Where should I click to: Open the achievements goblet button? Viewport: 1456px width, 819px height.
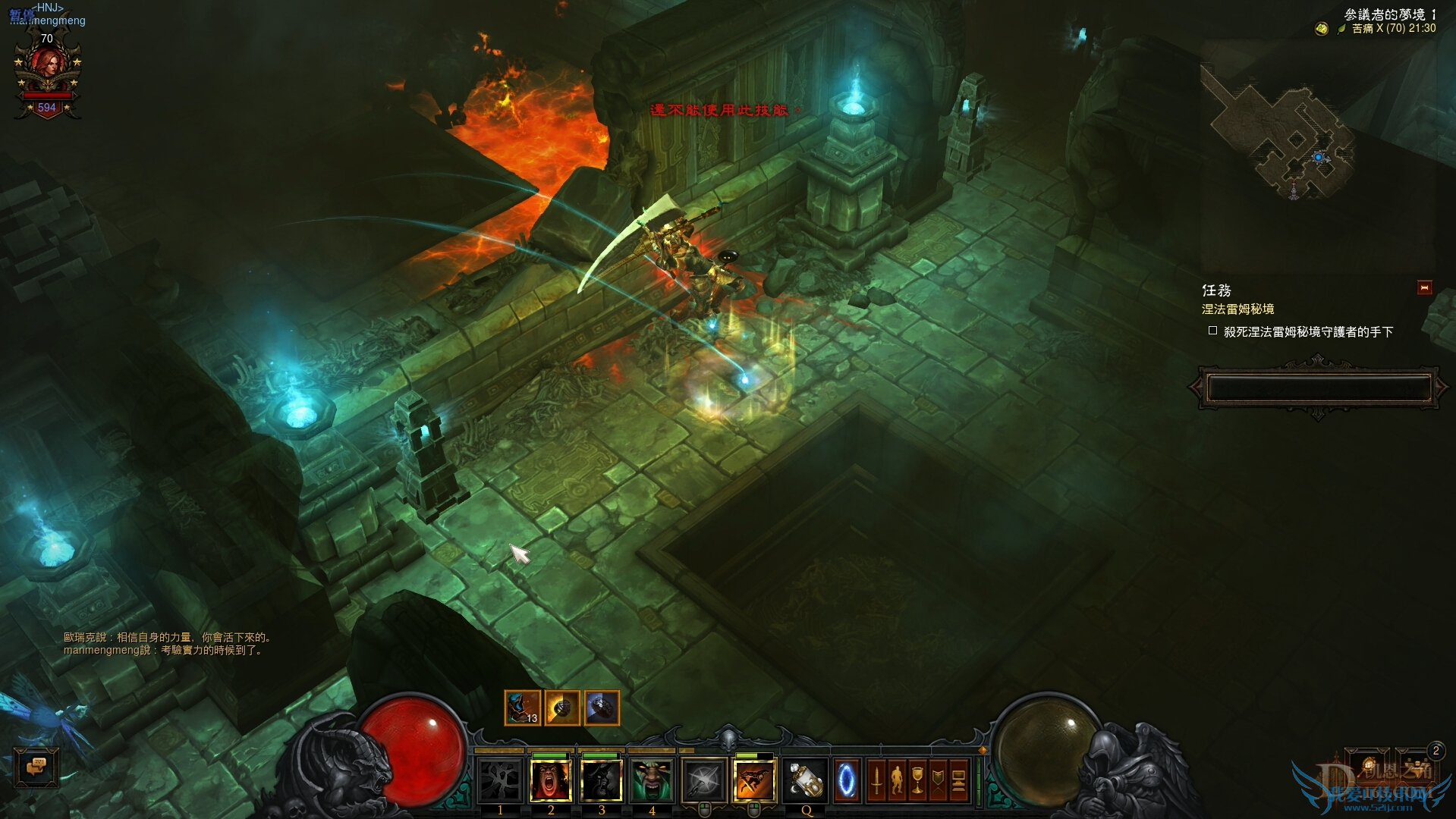click(x=917, y=780)
